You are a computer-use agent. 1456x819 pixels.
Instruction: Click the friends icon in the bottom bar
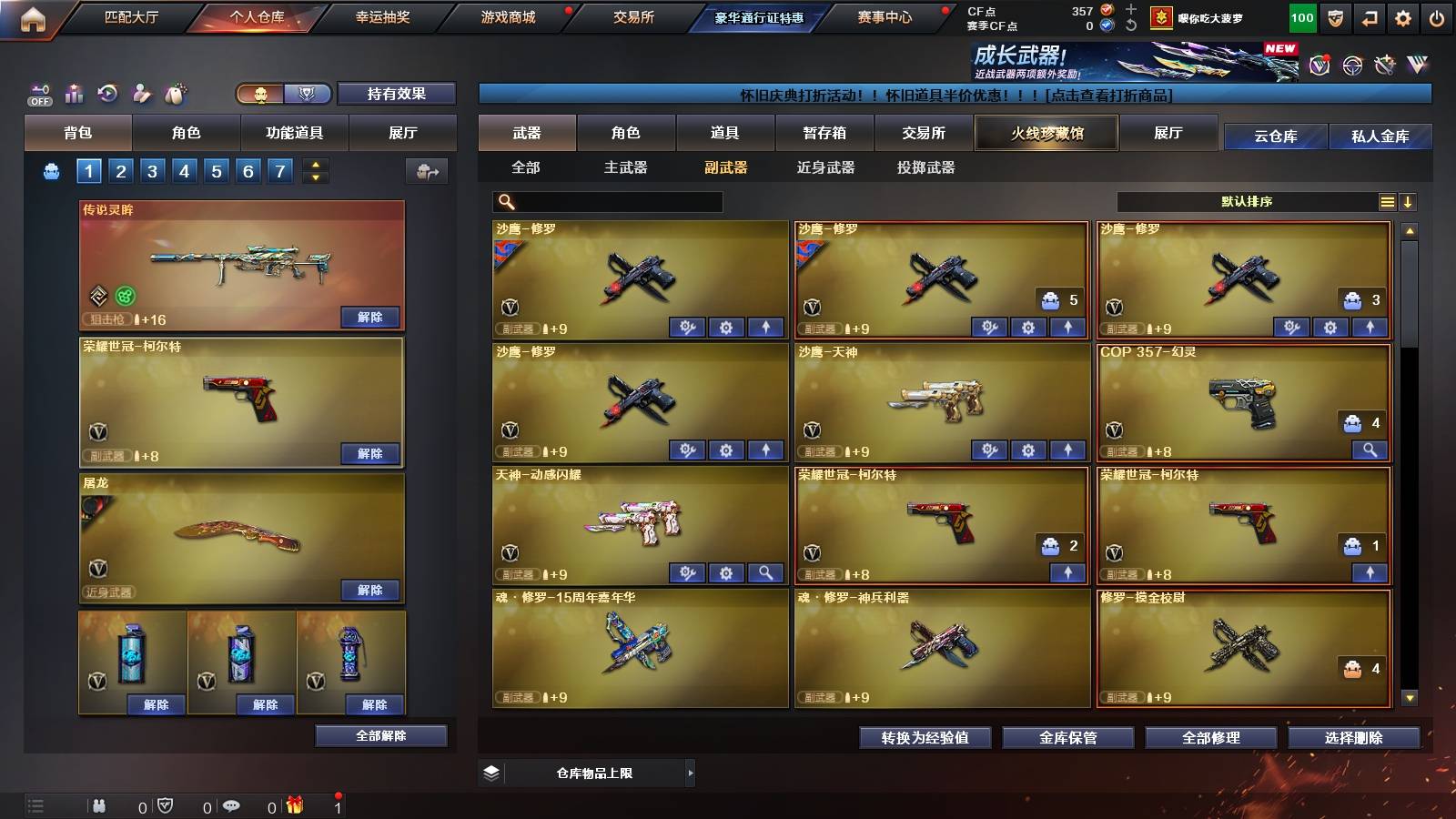tap(100, 805)
